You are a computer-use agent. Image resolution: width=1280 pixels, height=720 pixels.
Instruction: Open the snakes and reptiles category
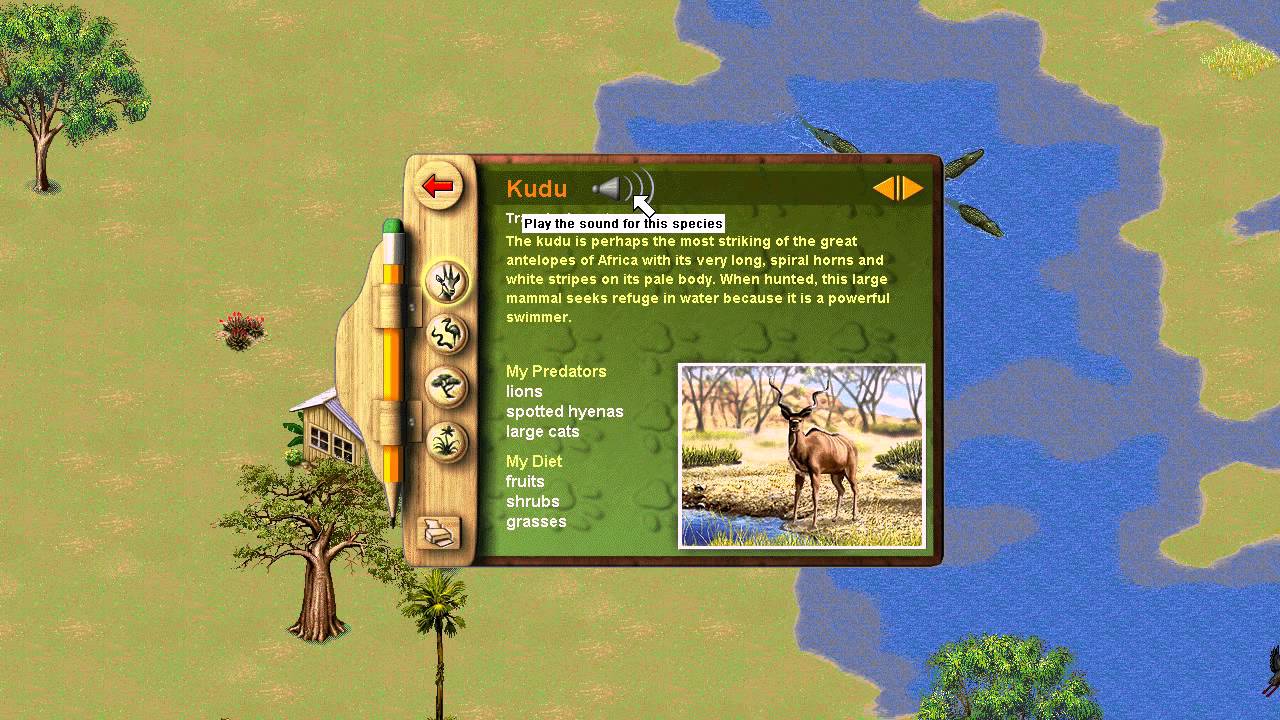[447, 335]
